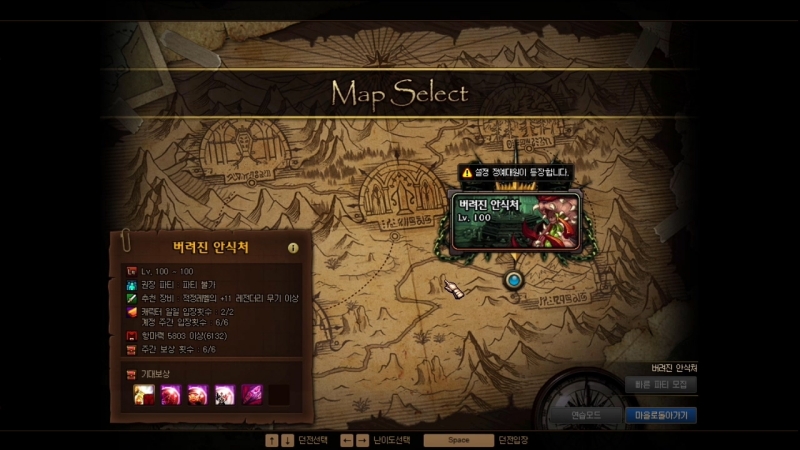The width and height of the screenshot is (800, 450).
Task: Return to town with 마을로돌아가기
Action: pos(660,413)
